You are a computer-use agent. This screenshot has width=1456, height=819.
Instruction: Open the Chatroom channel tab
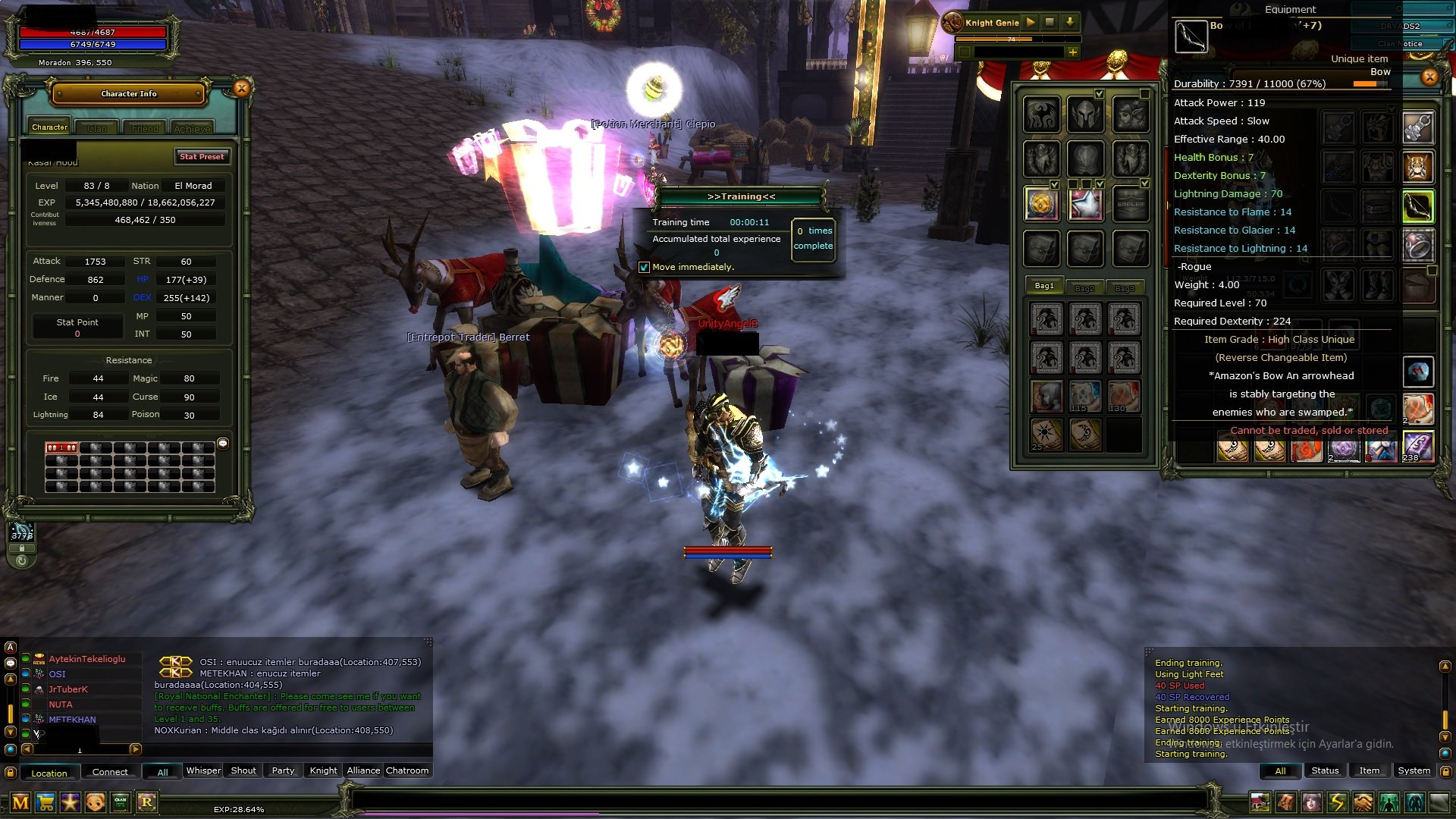407,770
